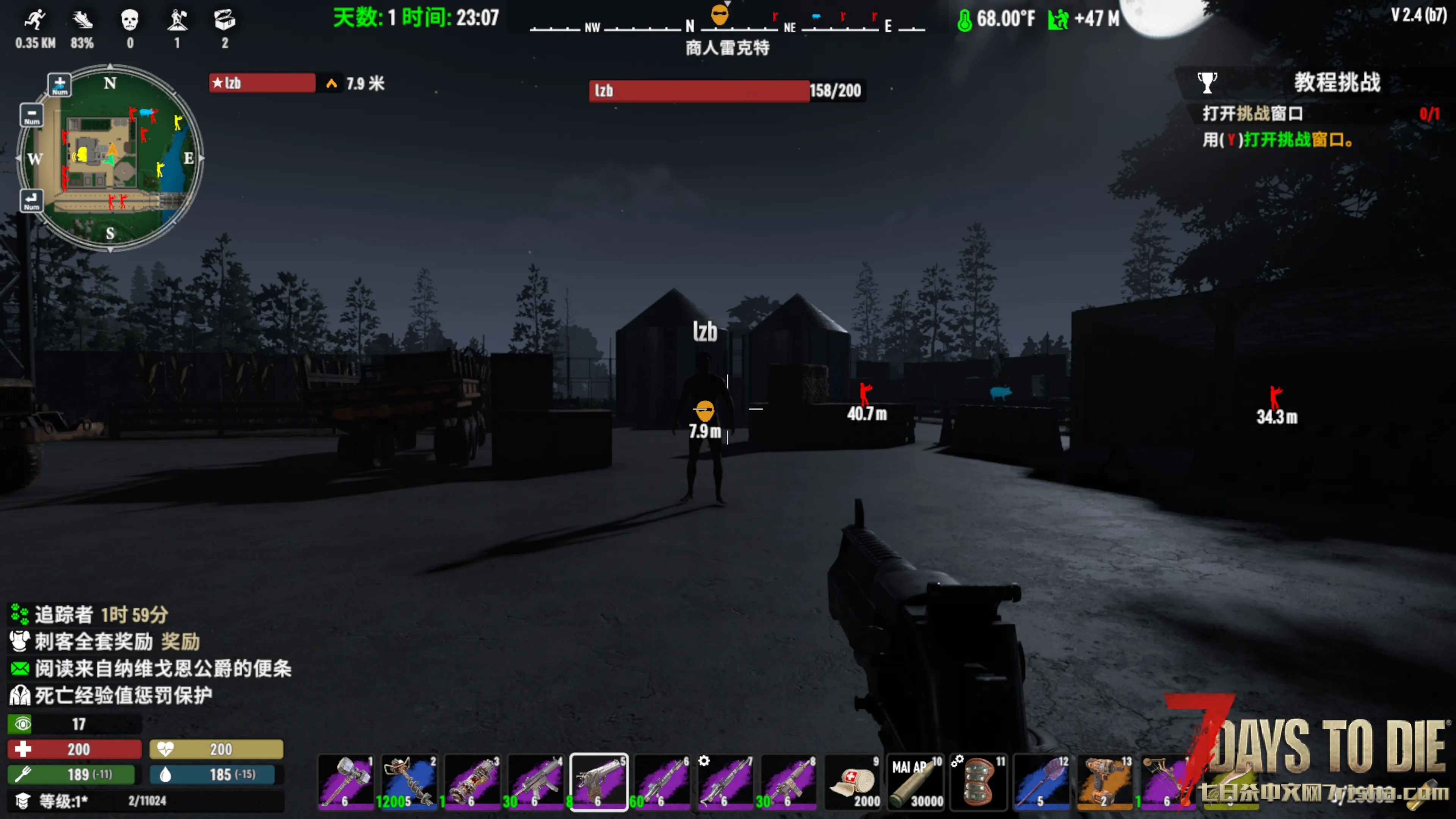Select the lzb party member entry
The width and height of the screenshot is (1456, 819).
tap(262, 83)
